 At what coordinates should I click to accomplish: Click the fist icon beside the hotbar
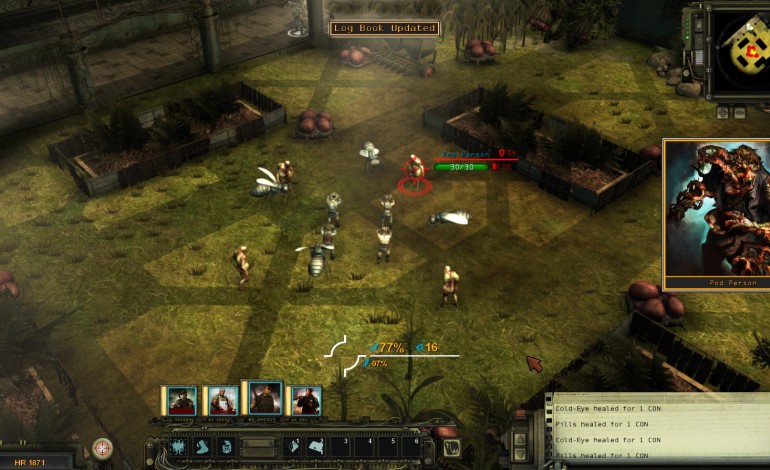pos(451,447)
